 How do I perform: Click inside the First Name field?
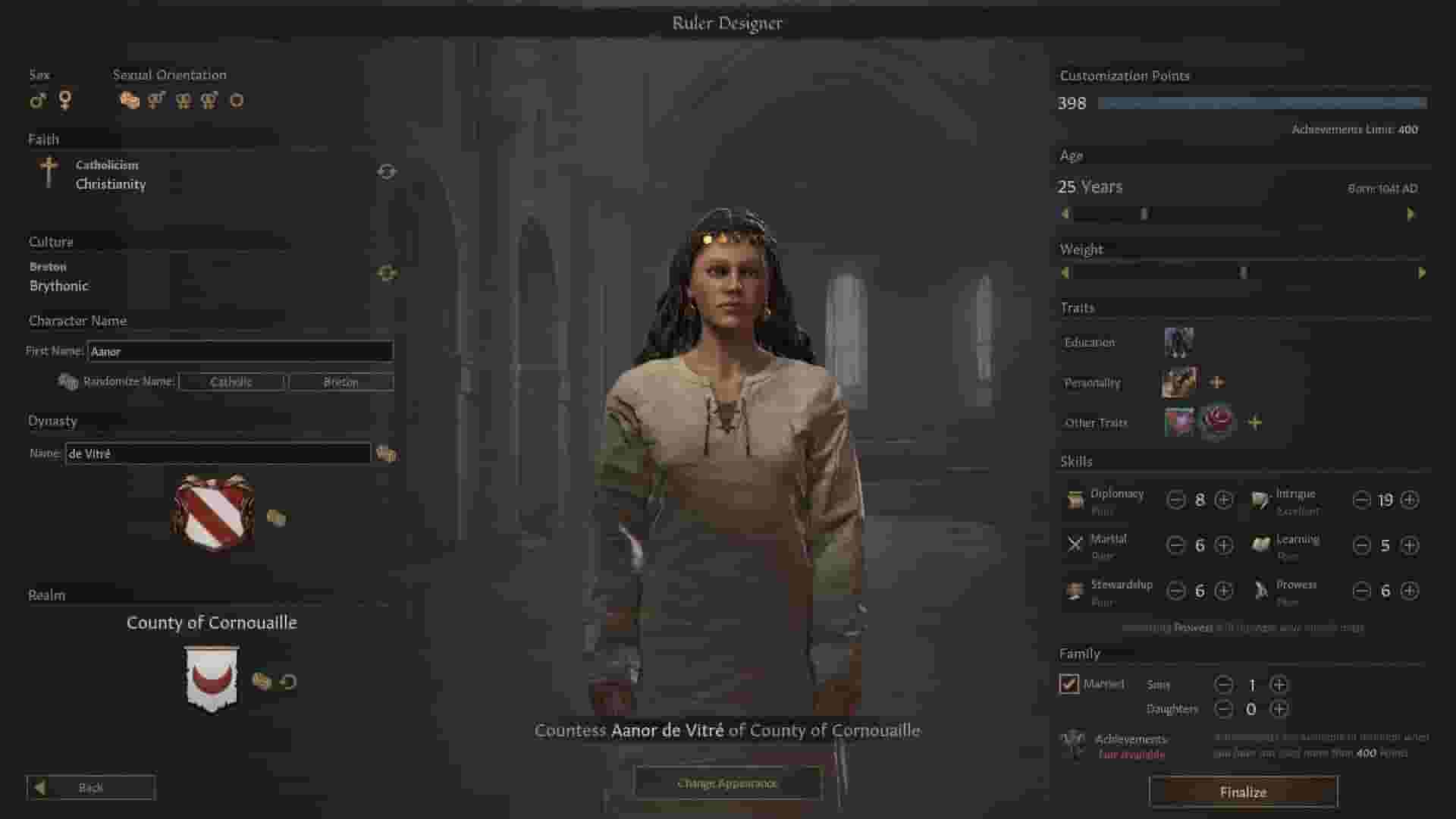239,351
